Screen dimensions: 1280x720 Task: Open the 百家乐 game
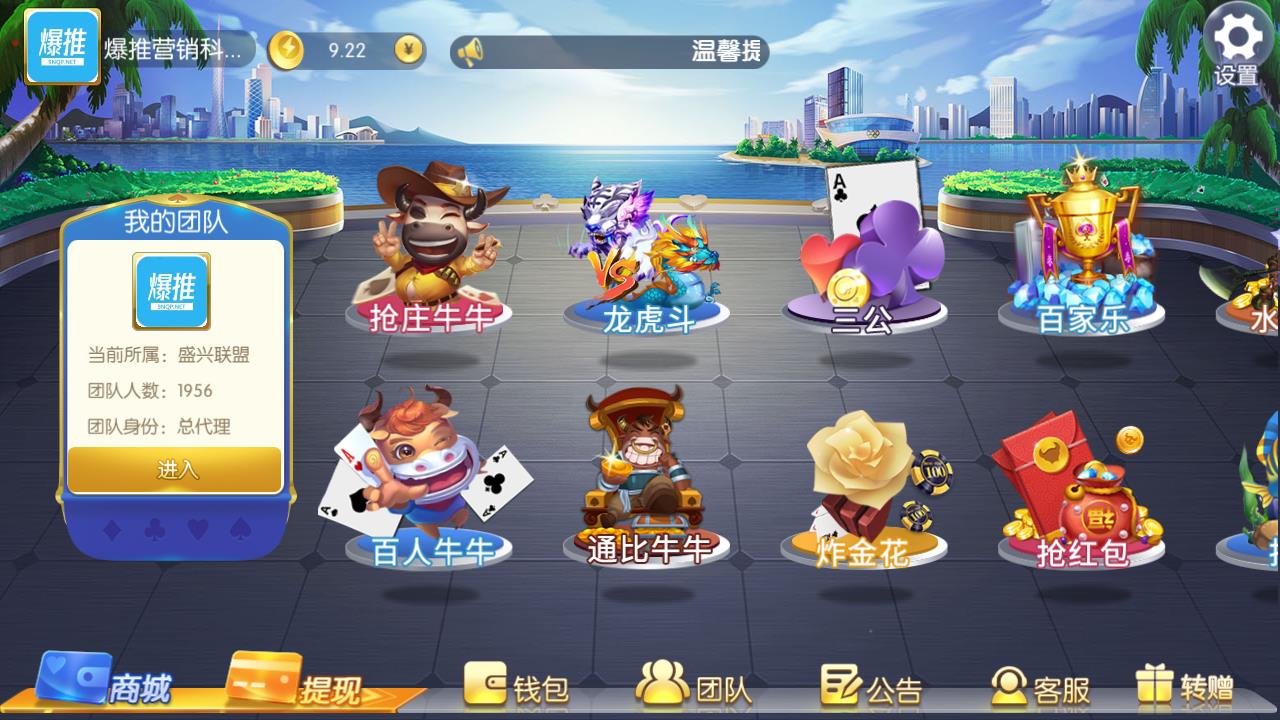tap(1083, 250)
